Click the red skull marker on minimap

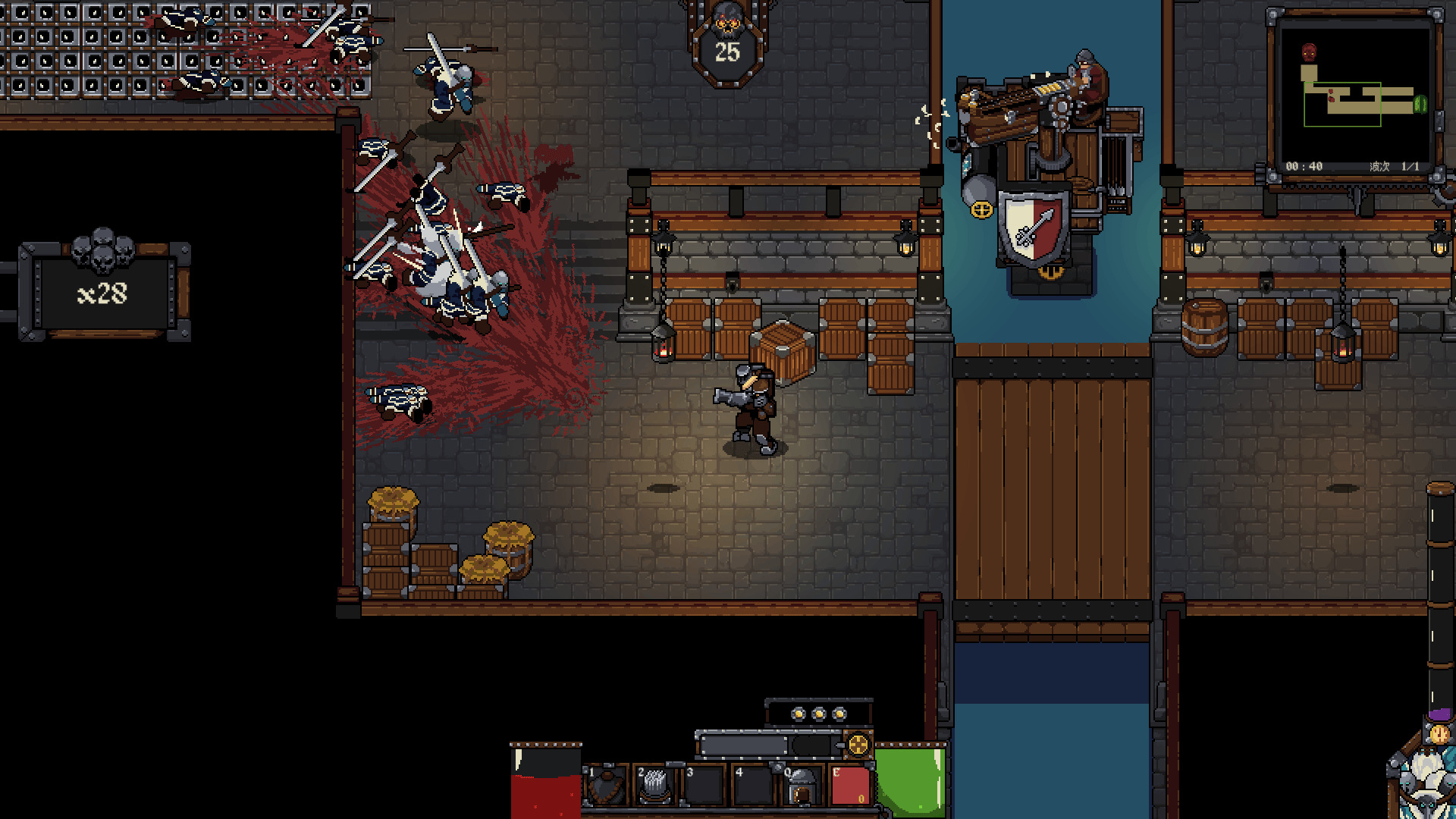(1309, 52)
